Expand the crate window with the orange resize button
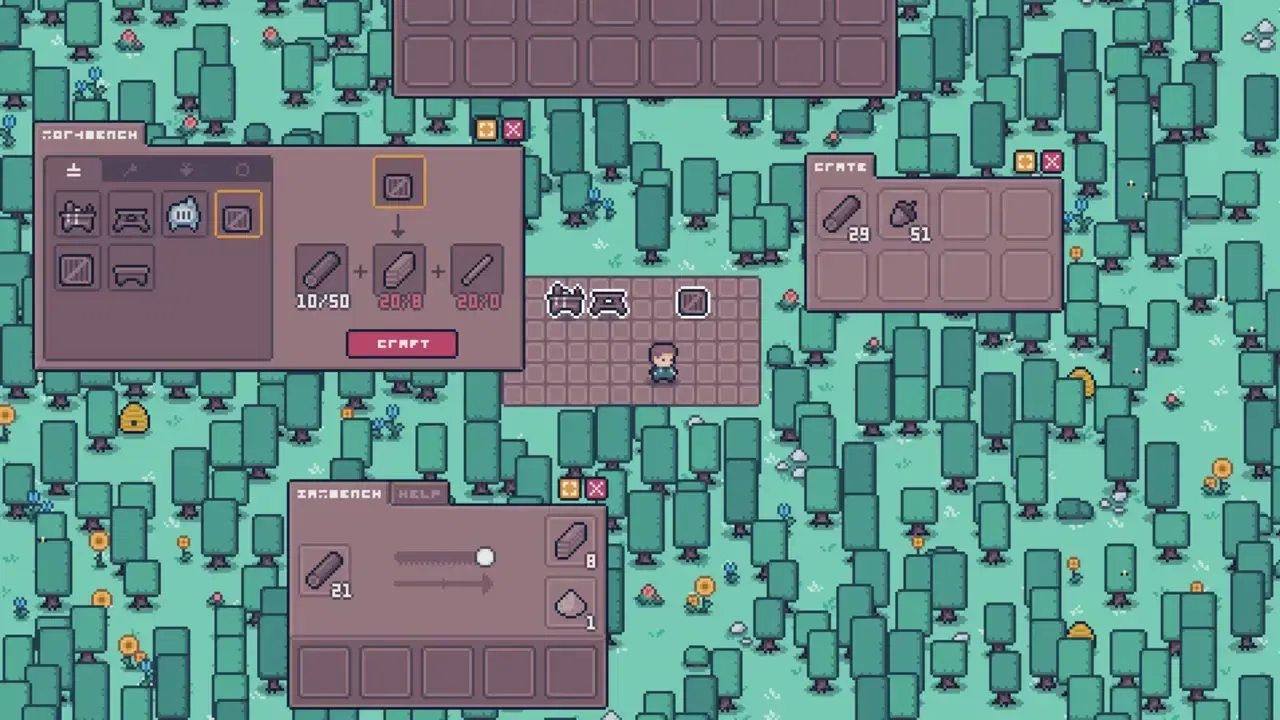 coord(1023,162)
